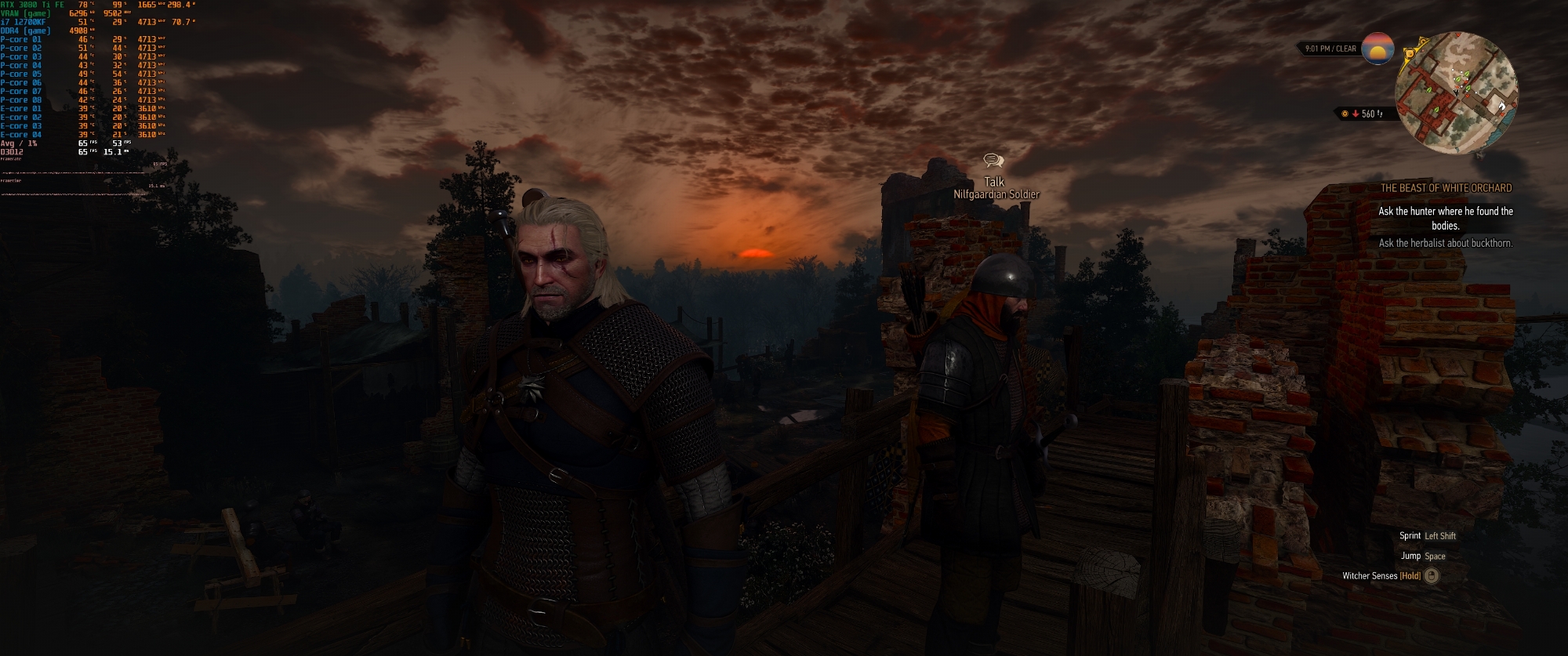The width and height of the screenshot is (1568, 656).
Task: Select The Beast of White Orchard quest title
Action: (1446, 188)
